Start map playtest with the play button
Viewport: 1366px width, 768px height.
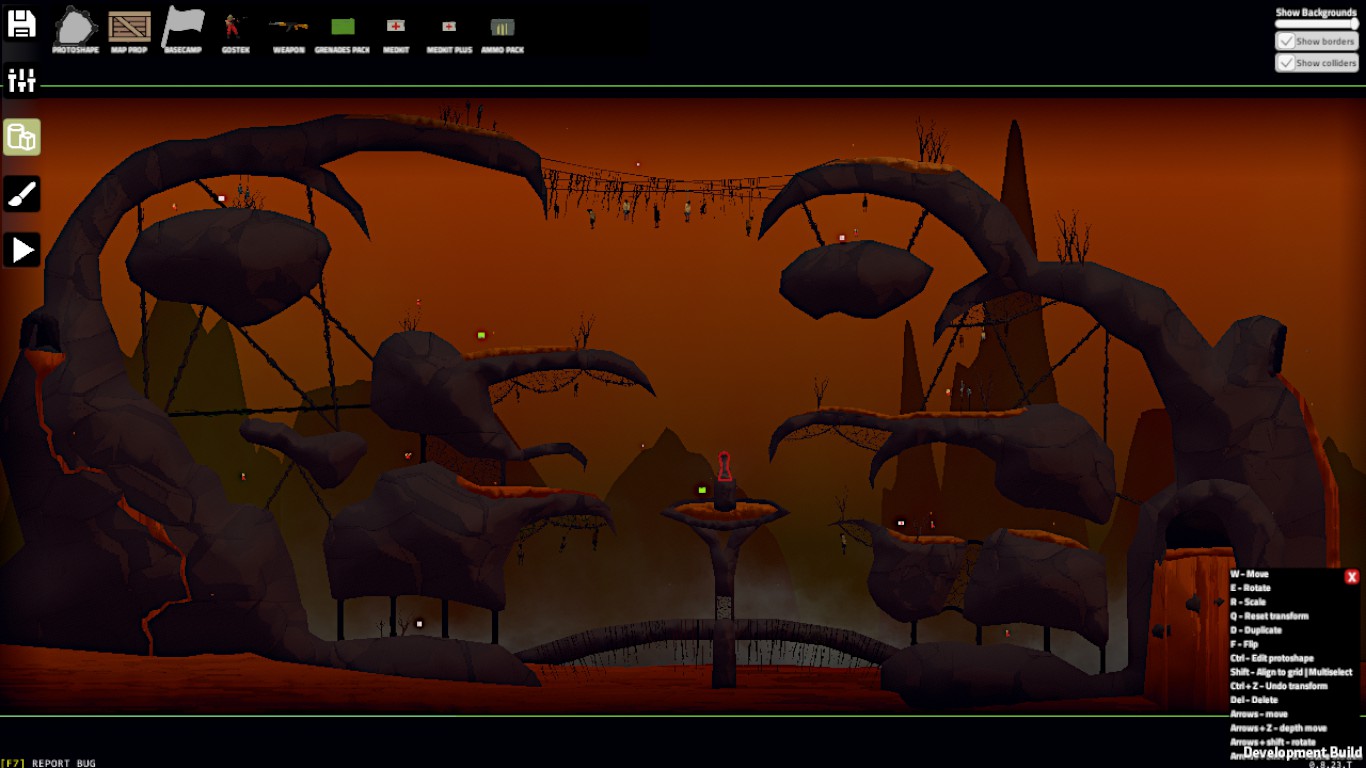pyautogui.click(x=22, y=250)
